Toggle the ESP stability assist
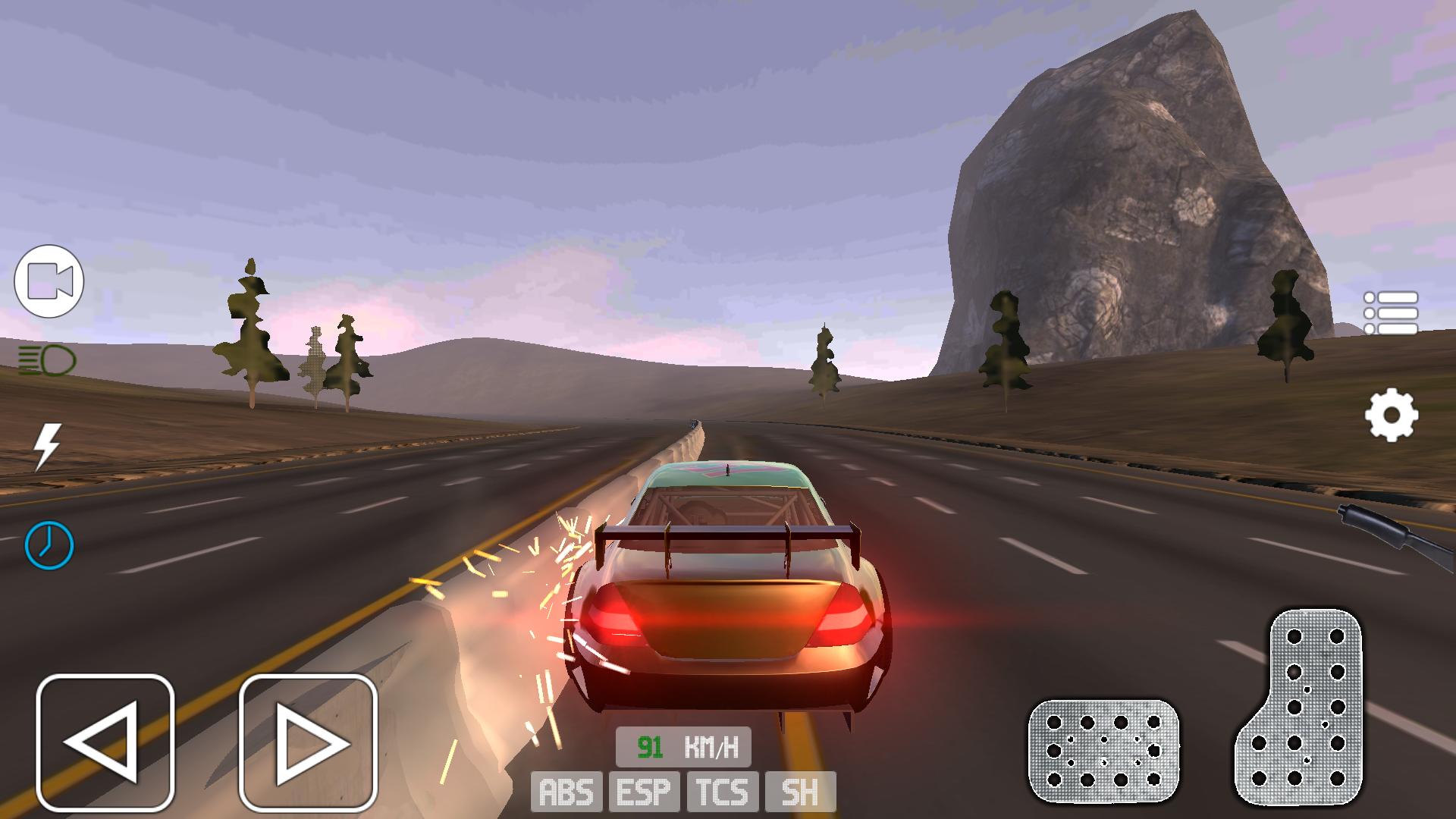The height and width of the screenshot is (819, 1456). [x=644, y=792]
